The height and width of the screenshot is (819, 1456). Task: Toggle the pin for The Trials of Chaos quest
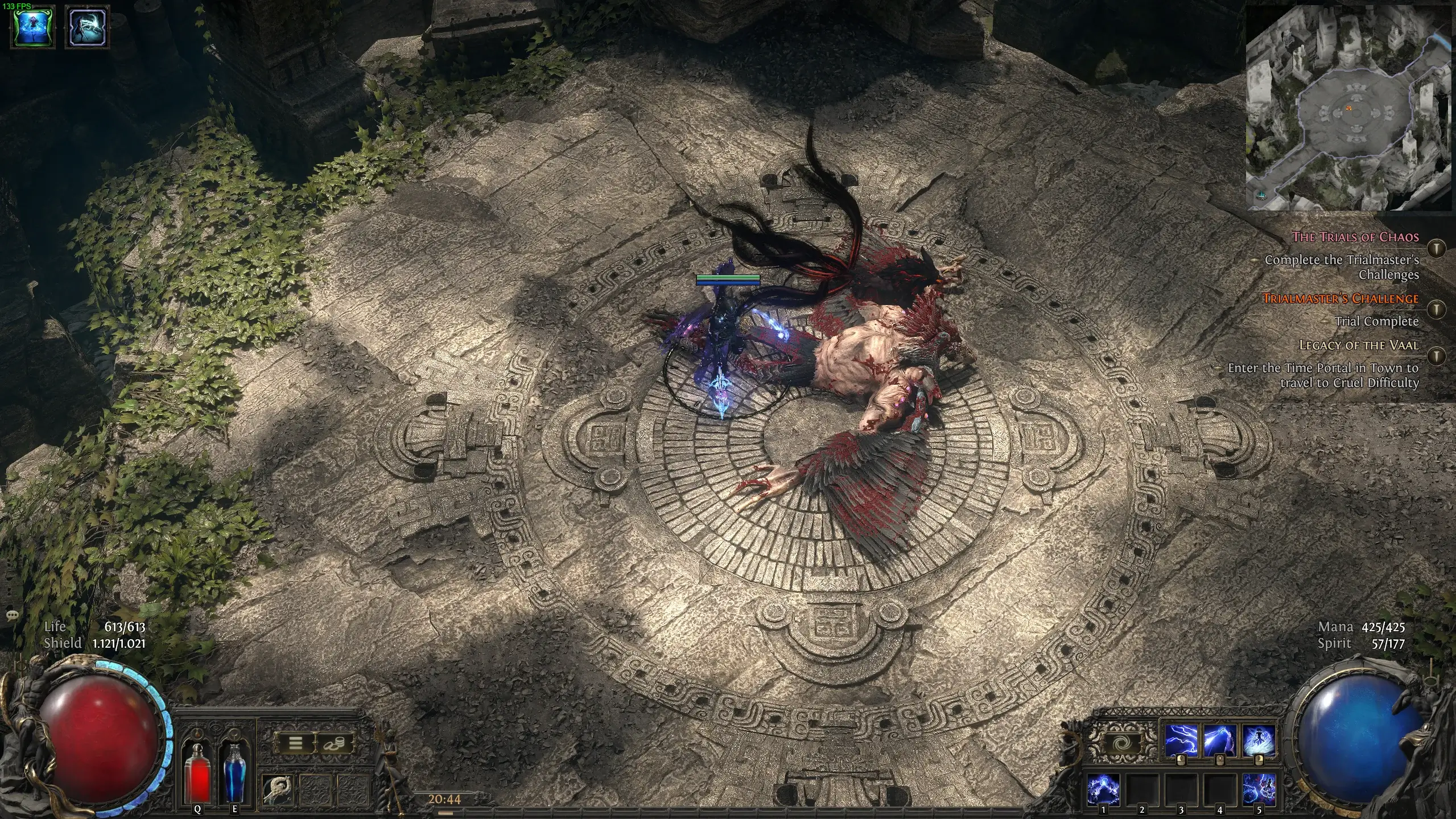click(1437, 248)
